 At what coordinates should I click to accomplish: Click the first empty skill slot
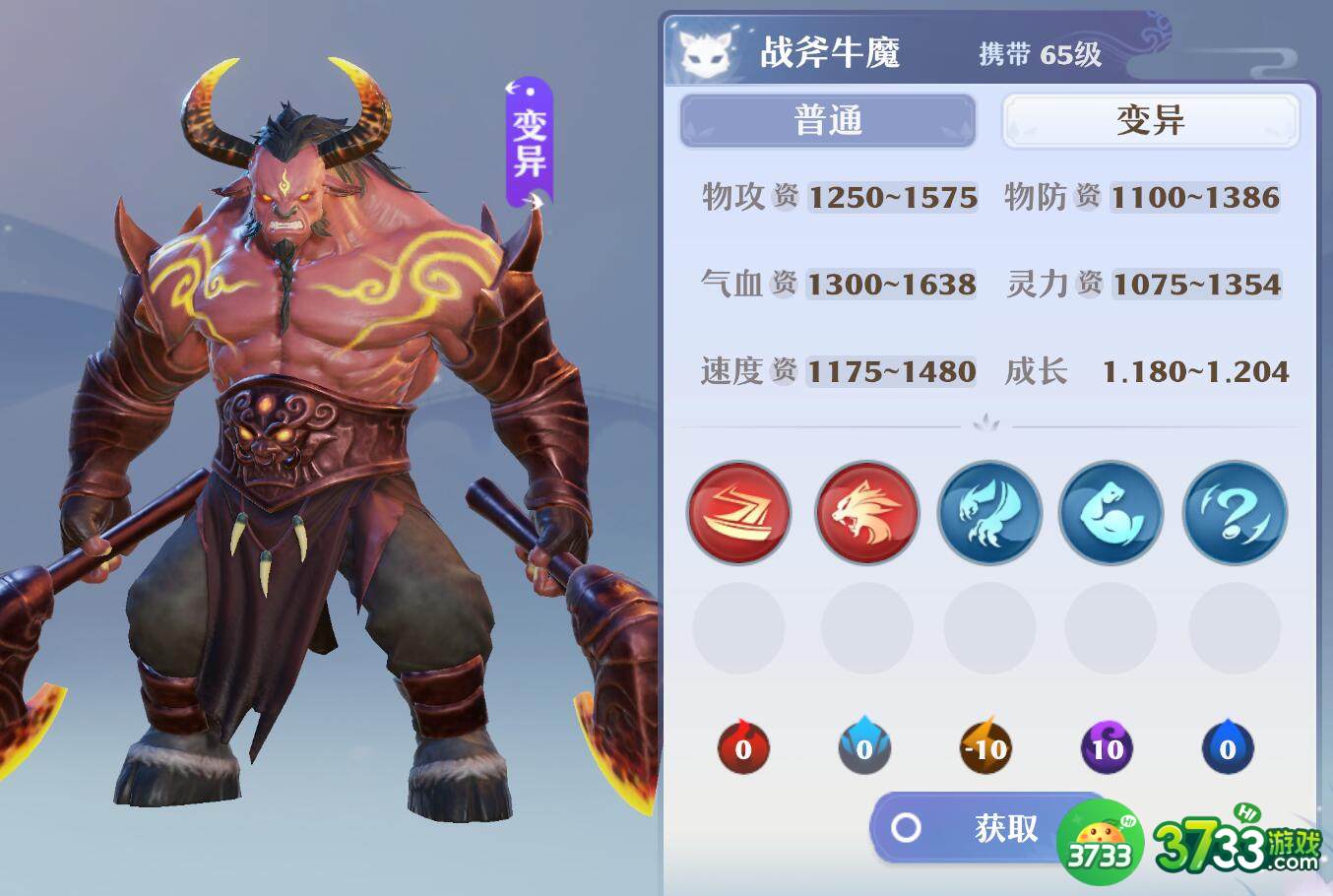click(x=738, y=627)
